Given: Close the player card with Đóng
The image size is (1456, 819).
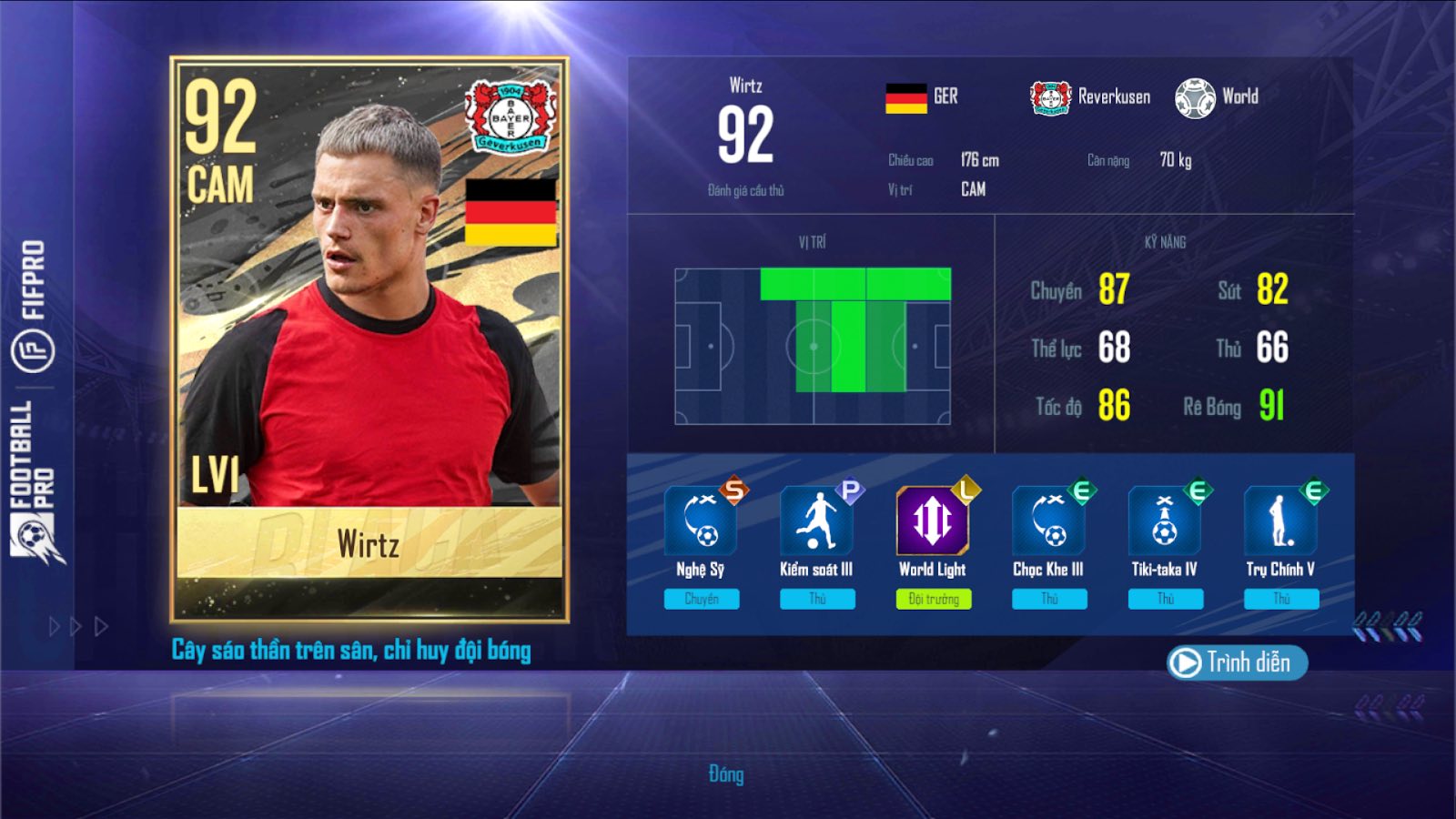Looking at the screenshot, I should [x=726, y=774].
